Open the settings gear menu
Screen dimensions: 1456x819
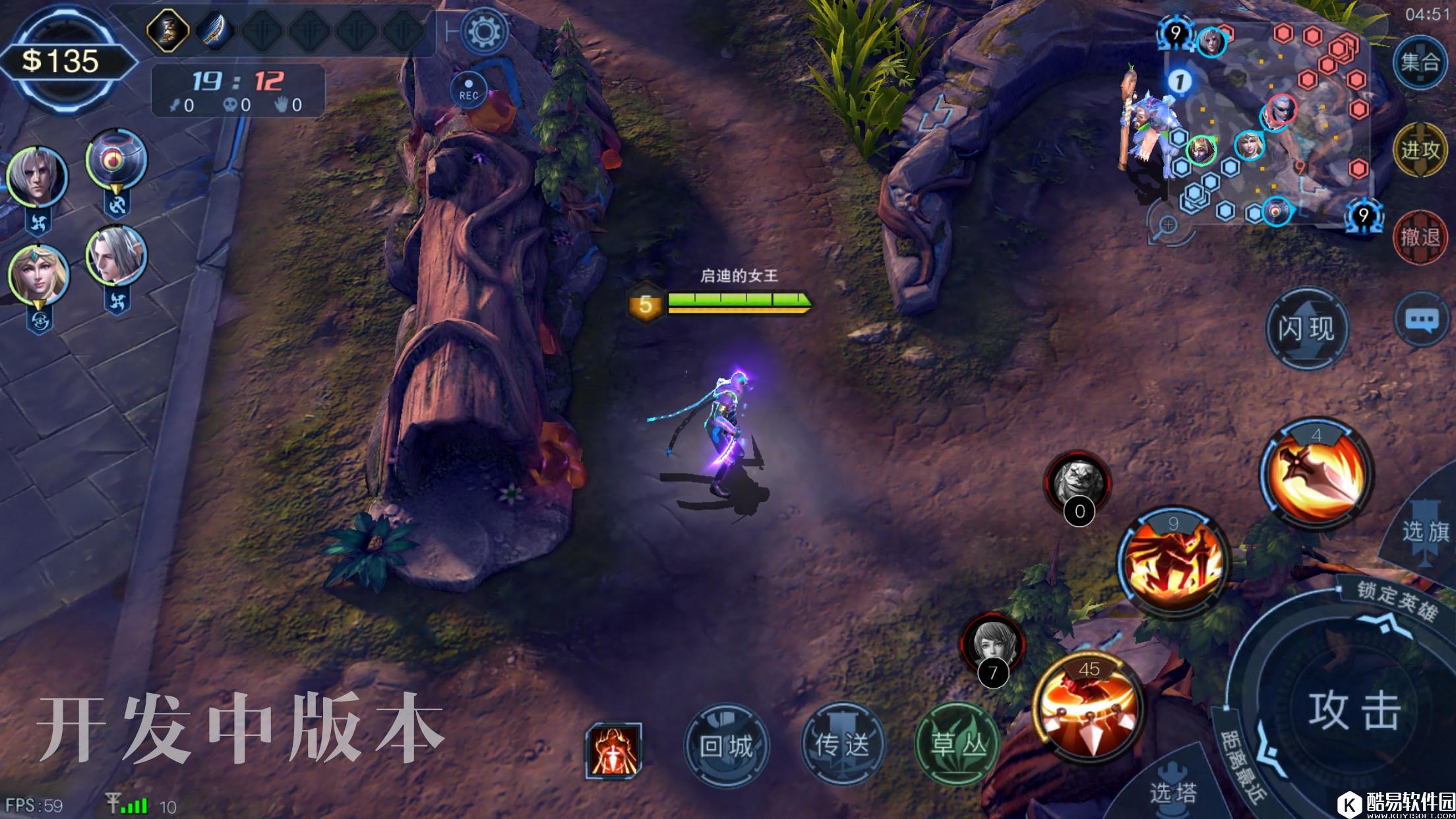[x=484, y=31]
